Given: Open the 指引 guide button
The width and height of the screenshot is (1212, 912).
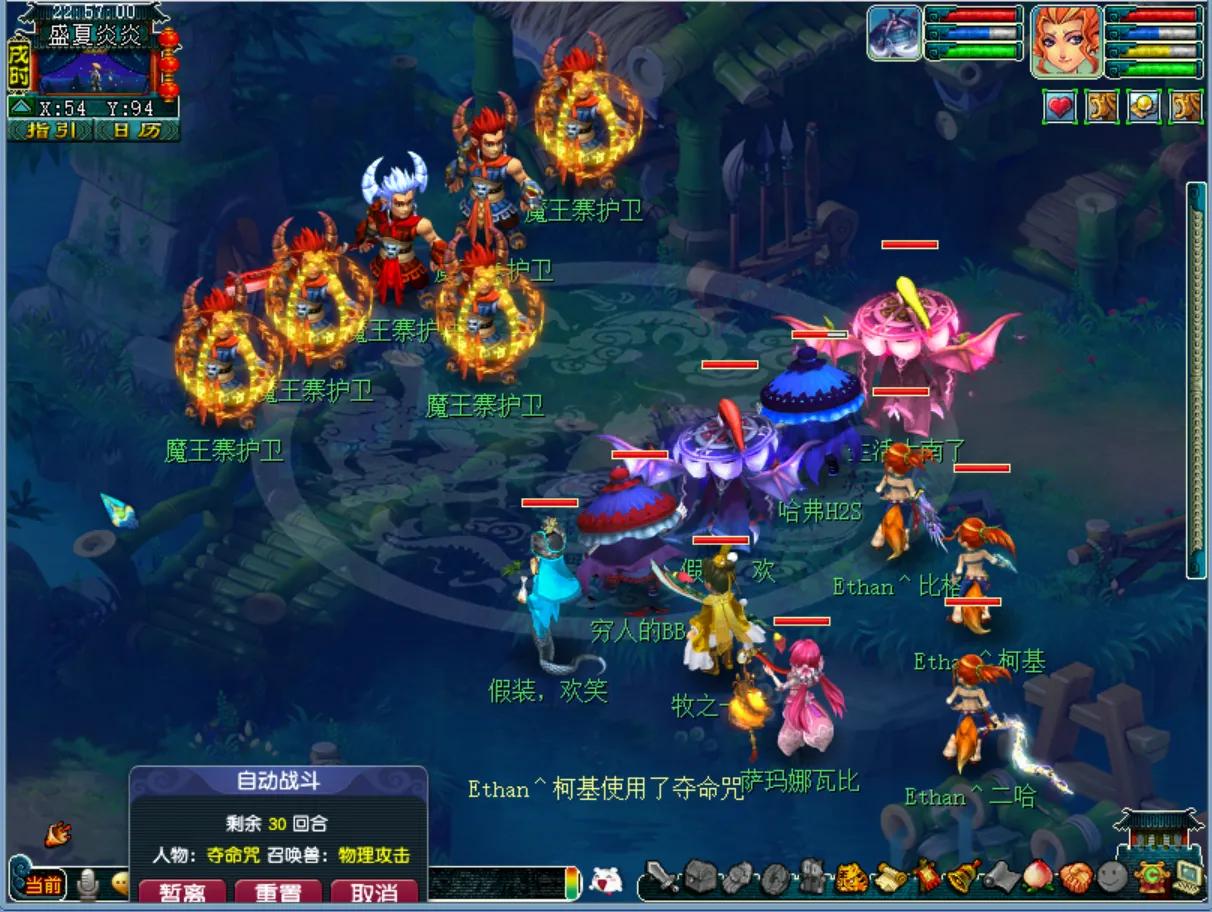Looking at the screenshot, I should [51, 130].
